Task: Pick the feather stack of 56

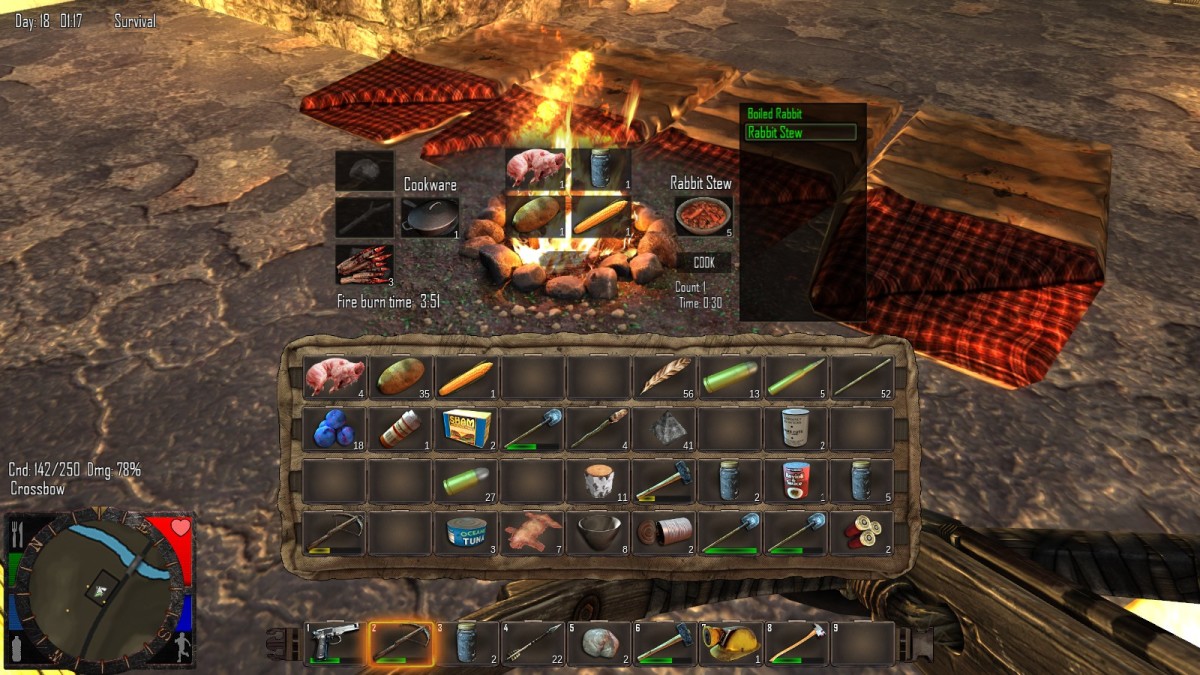Action: [664, 378]
